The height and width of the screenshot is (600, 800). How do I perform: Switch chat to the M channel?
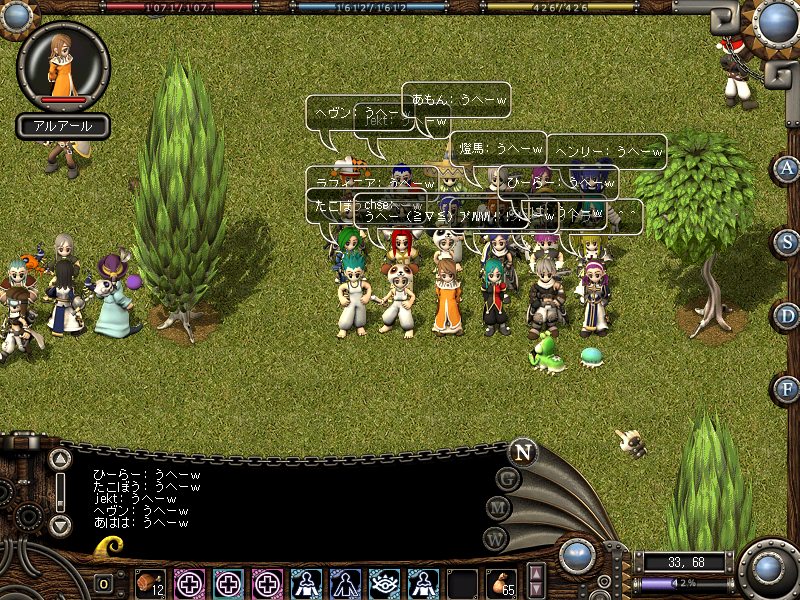pyautogui.click(x=497, y=508)
